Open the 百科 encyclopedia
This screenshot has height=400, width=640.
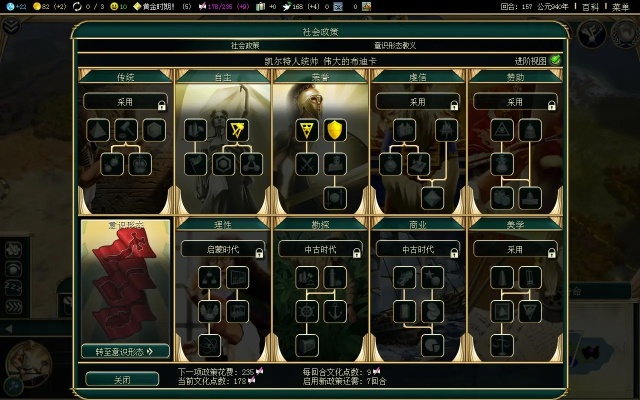[592, 6]
